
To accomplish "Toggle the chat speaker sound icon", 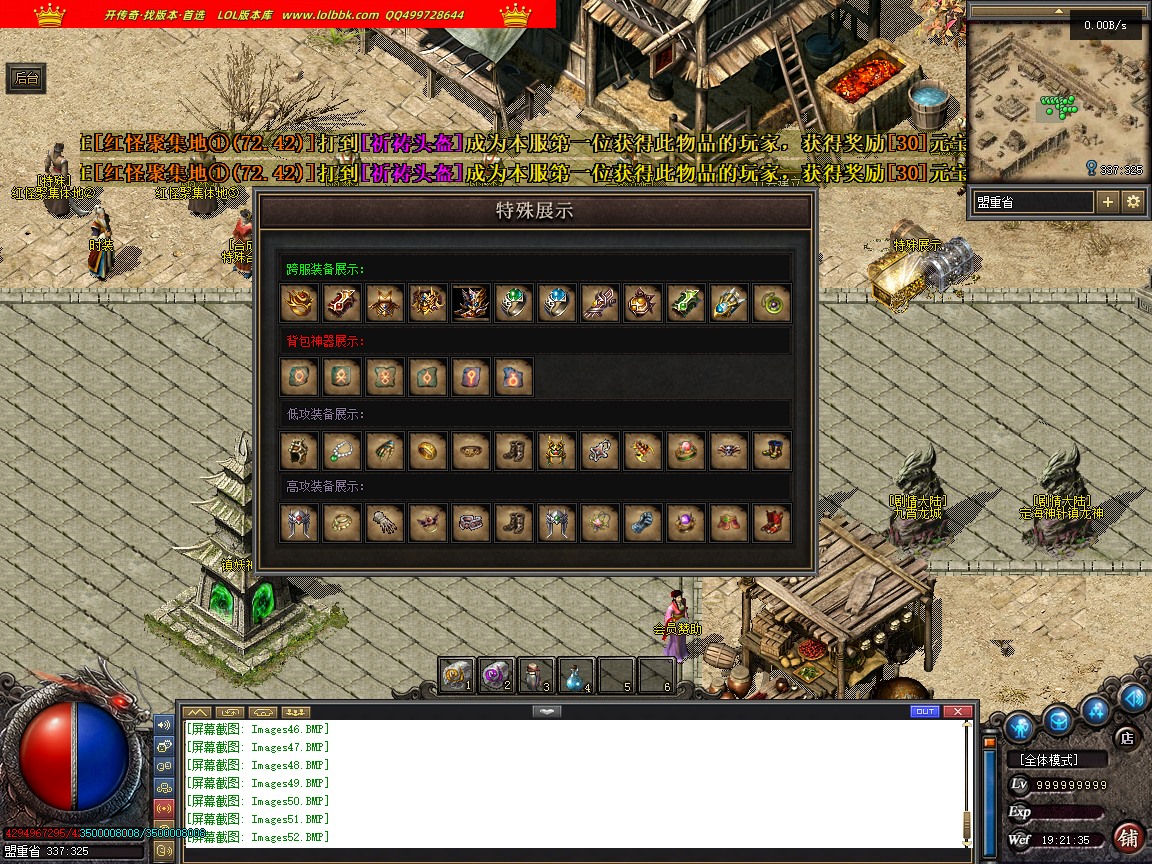I will (164, 724).
